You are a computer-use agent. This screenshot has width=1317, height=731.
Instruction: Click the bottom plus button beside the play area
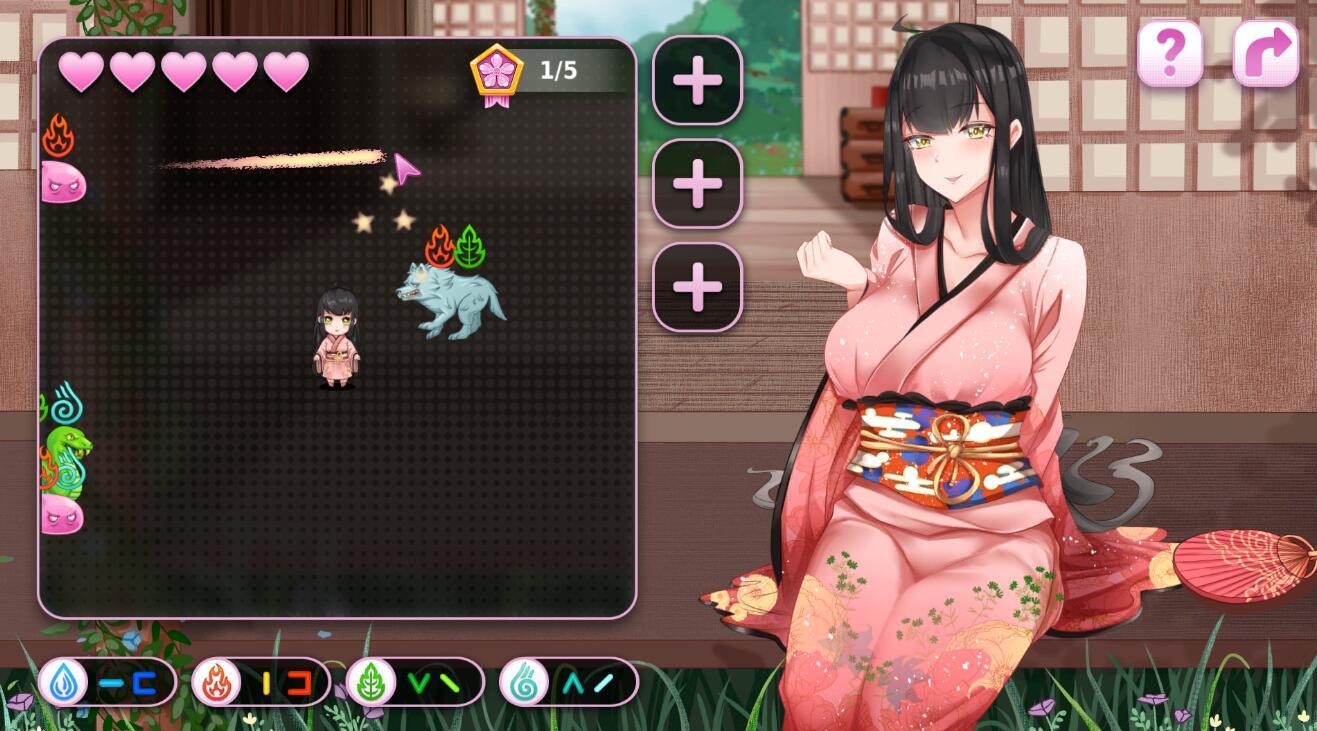point(697,284)
